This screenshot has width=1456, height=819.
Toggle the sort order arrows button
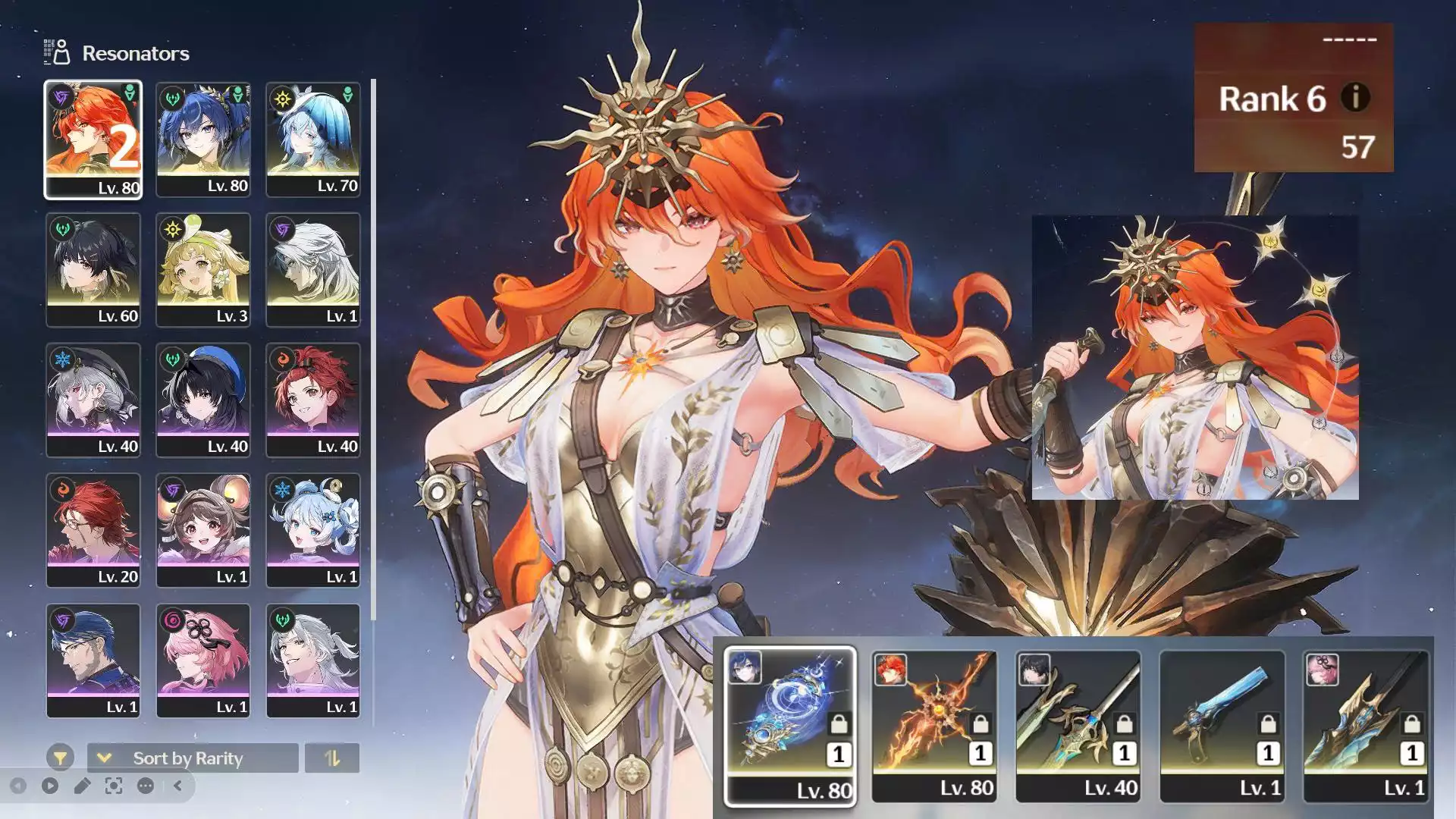(332, 758)
